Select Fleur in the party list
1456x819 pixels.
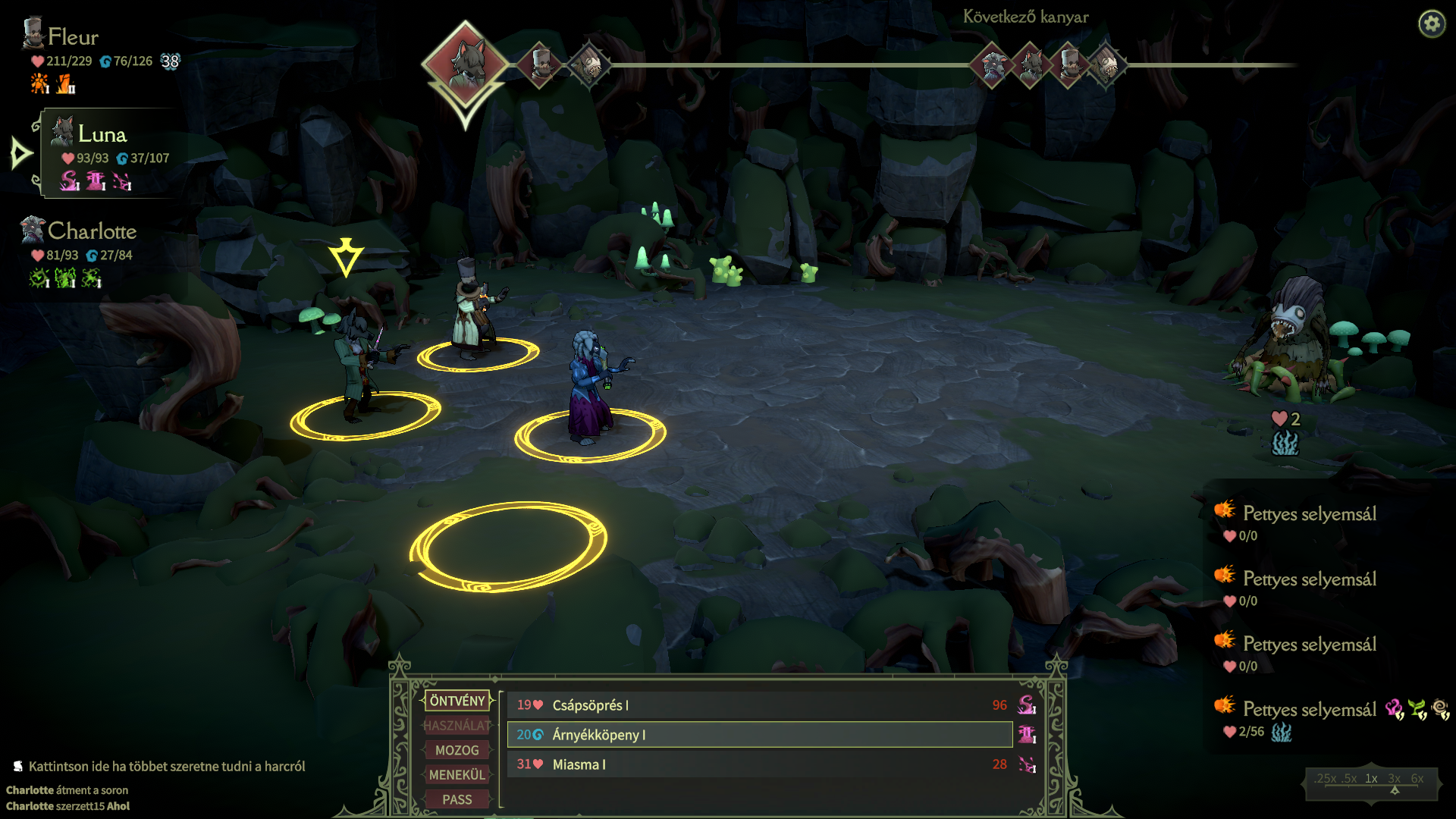tap(73, 37)
